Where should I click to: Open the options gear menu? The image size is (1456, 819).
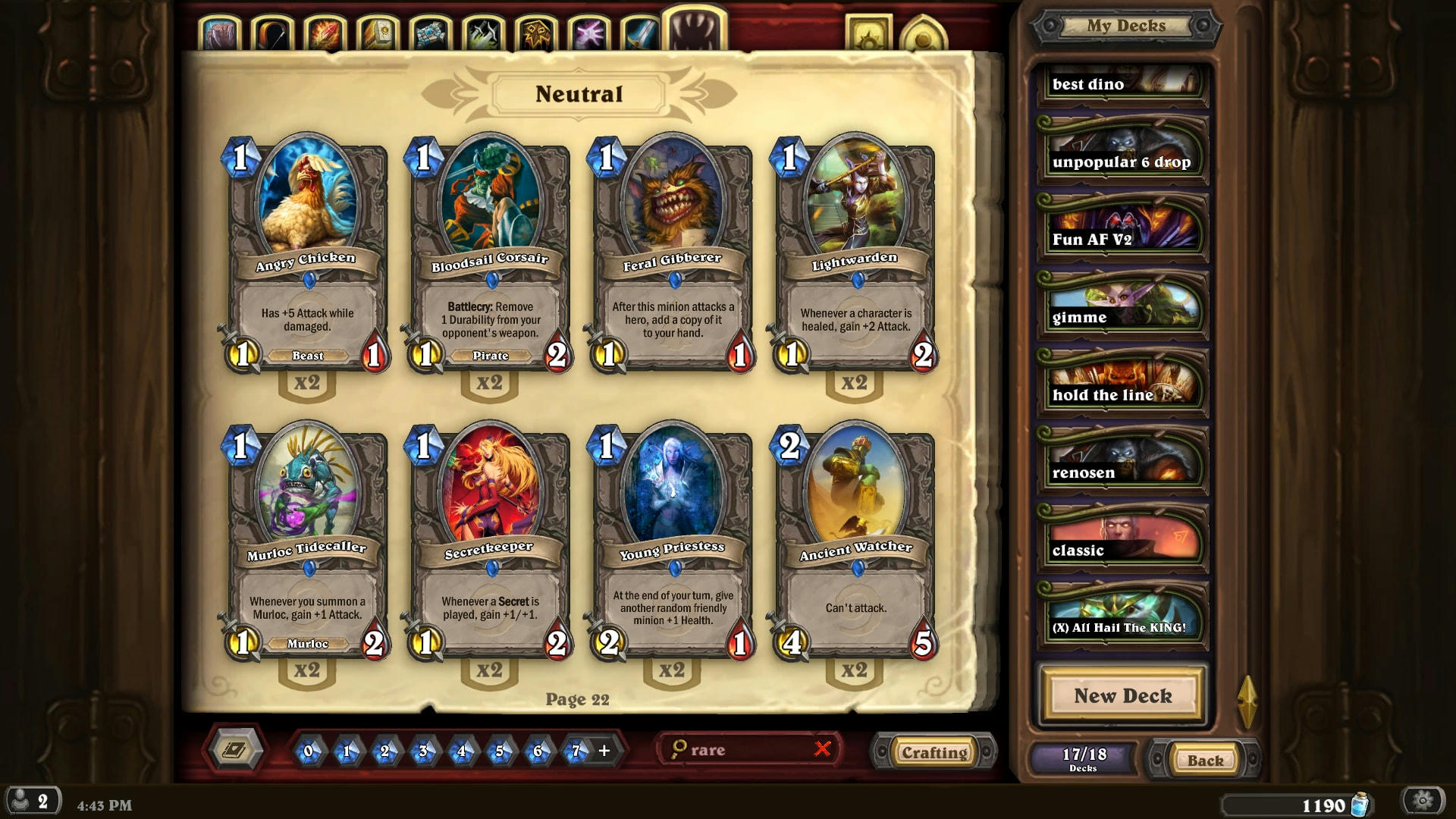pyautogui.click(x=1423, y=801)
